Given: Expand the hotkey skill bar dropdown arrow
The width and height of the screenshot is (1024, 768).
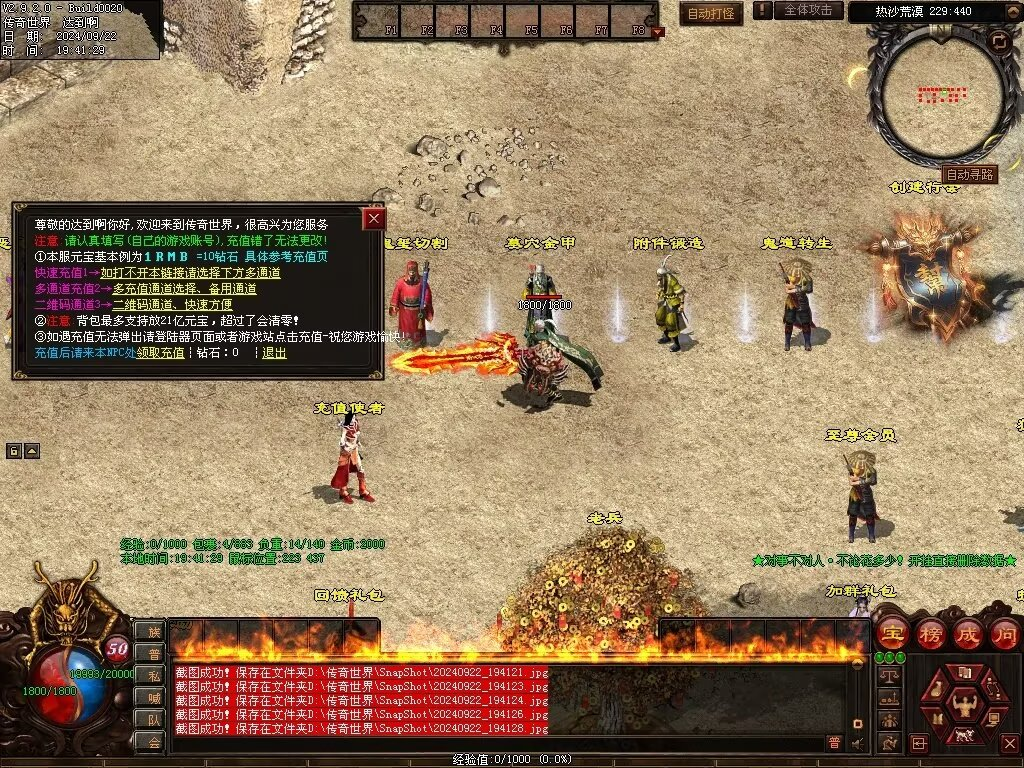Looking at the screenshot, I should point(657,32).
